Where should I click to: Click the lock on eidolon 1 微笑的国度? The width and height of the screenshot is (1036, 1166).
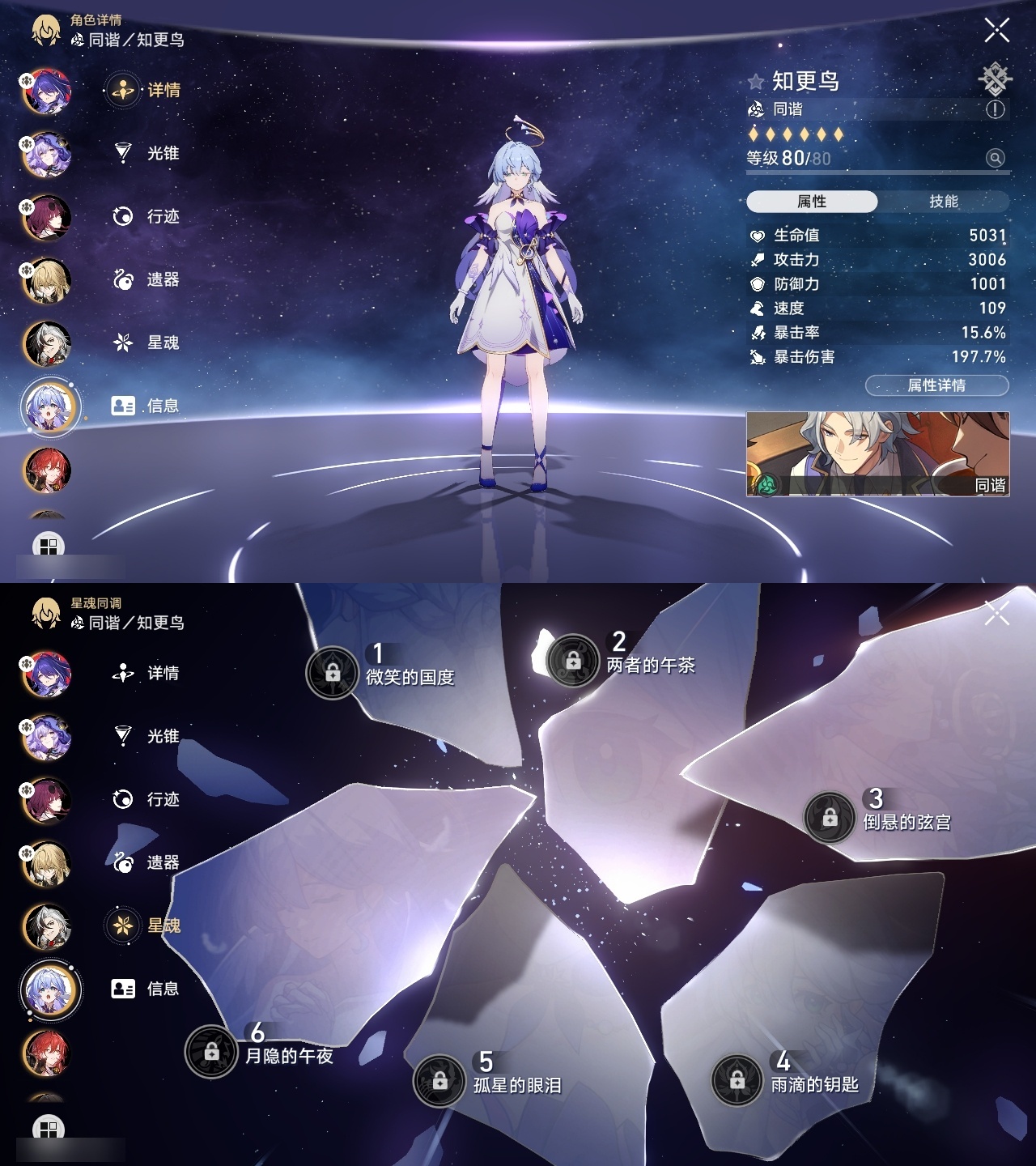(x=332, y=670)
